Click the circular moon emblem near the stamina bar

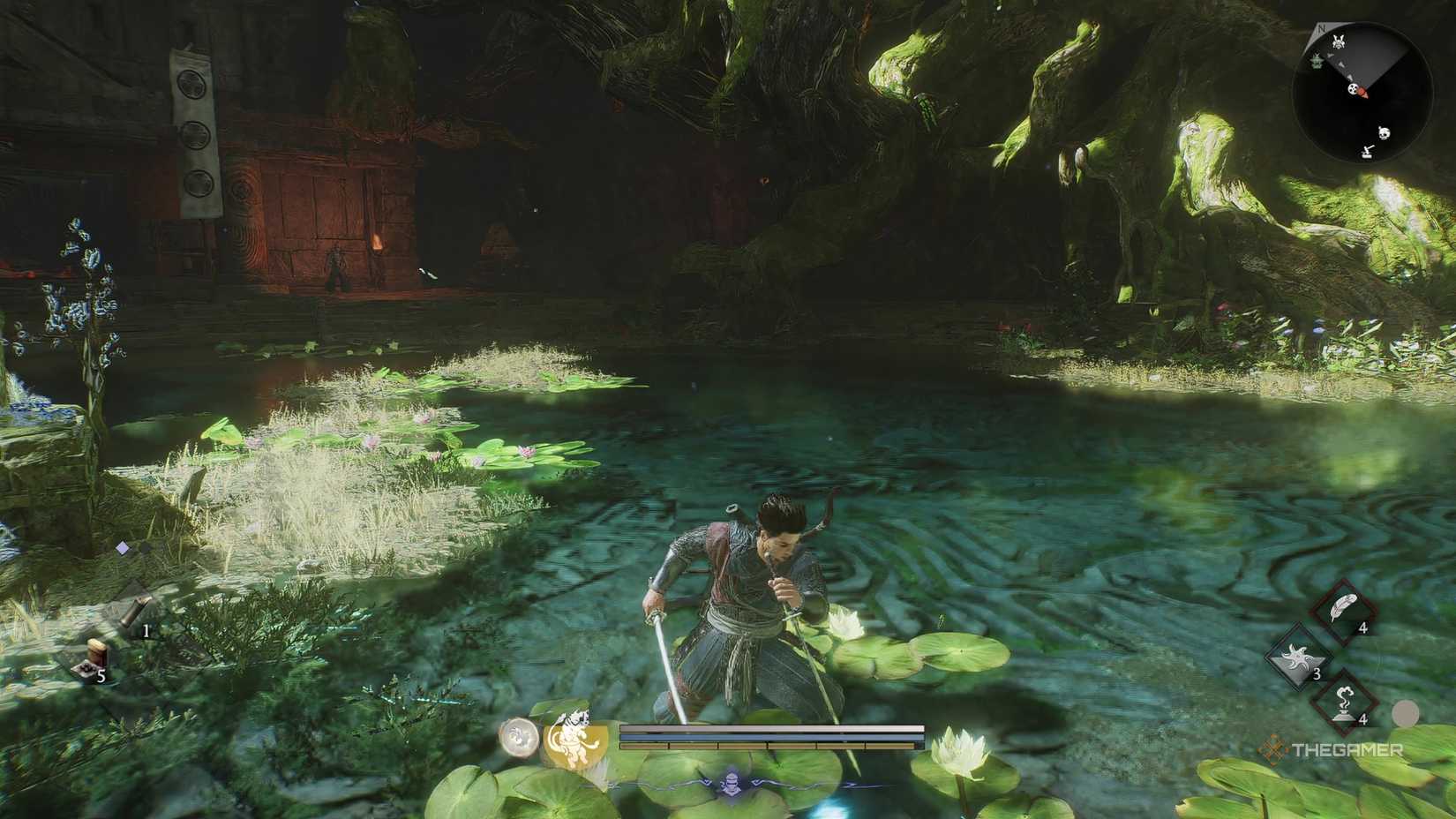click(x=518, y=733)
